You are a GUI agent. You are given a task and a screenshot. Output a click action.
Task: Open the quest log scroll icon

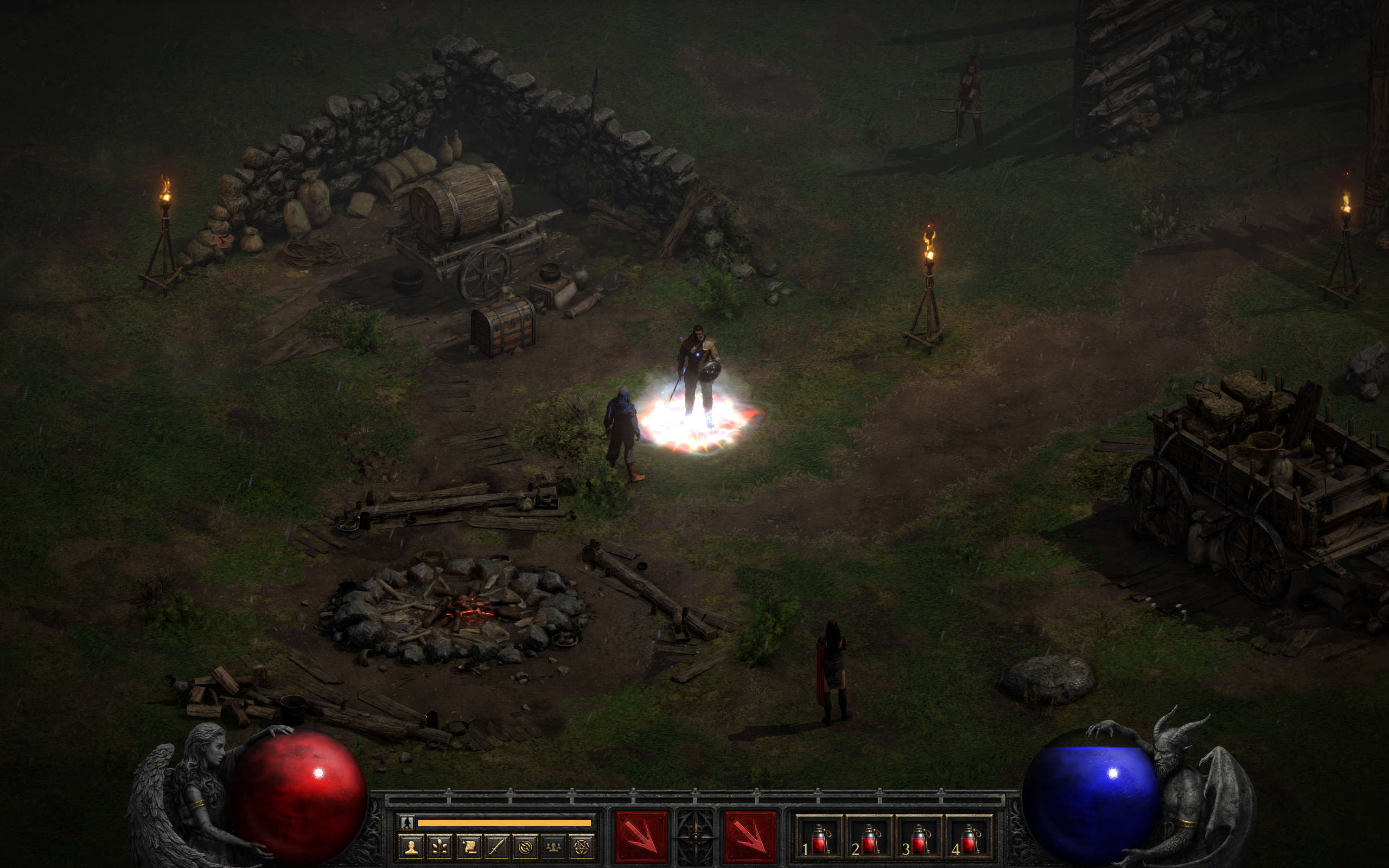tap(468, 847)
